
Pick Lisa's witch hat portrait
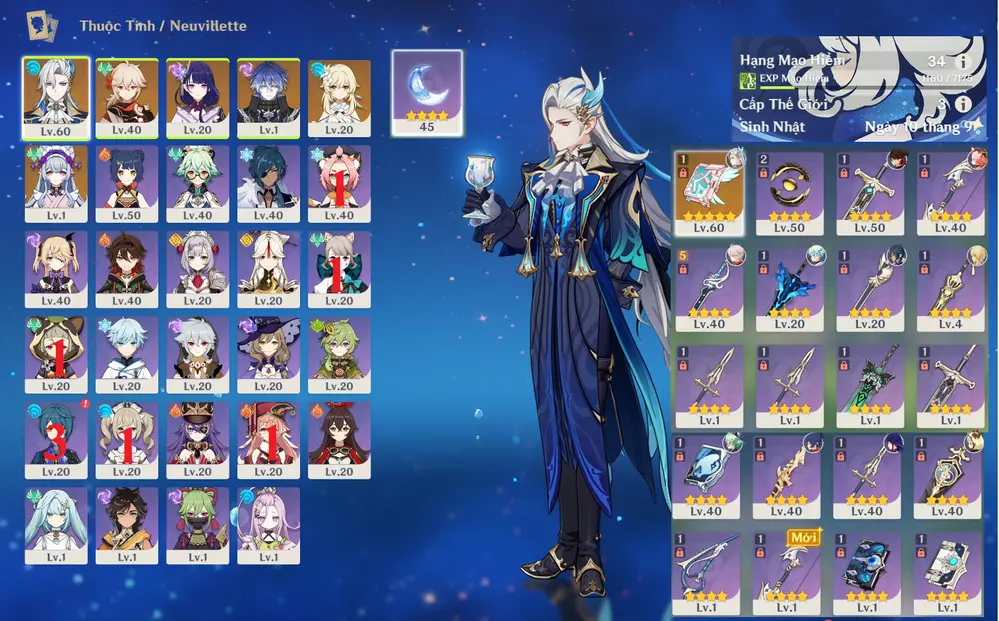tap(269, 354)
